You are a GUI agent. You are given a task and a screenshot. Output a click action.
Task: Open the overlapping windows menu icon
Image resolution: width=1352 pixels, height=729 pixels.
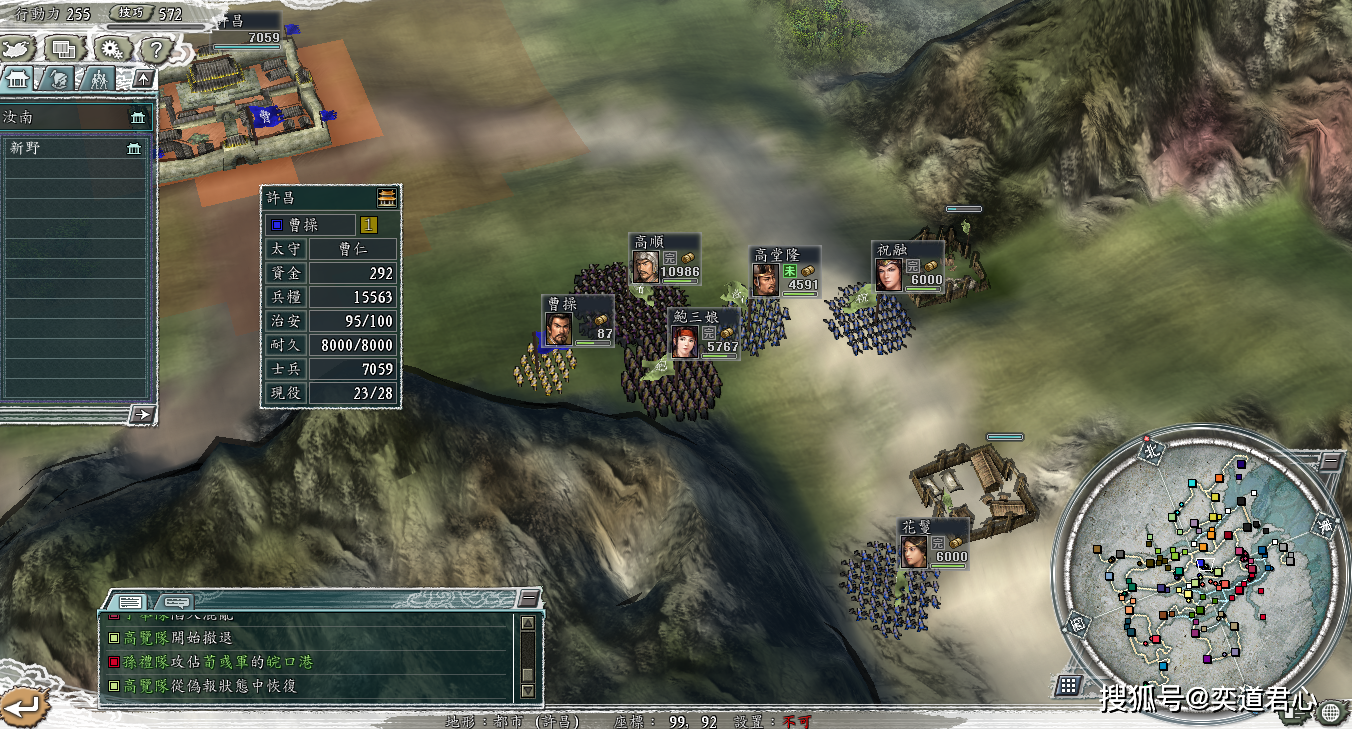(65, 48)
